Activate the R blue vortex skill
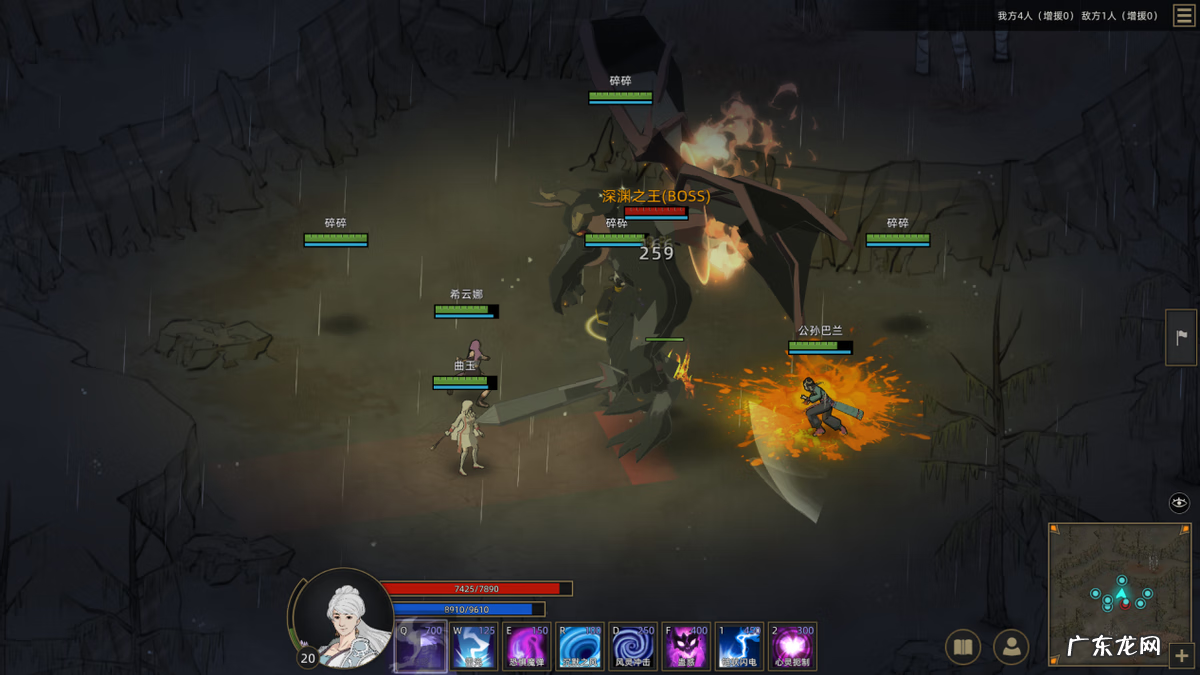Viewport: 1200px width, 675px height. pyautogui.click(x=581, y=646)
